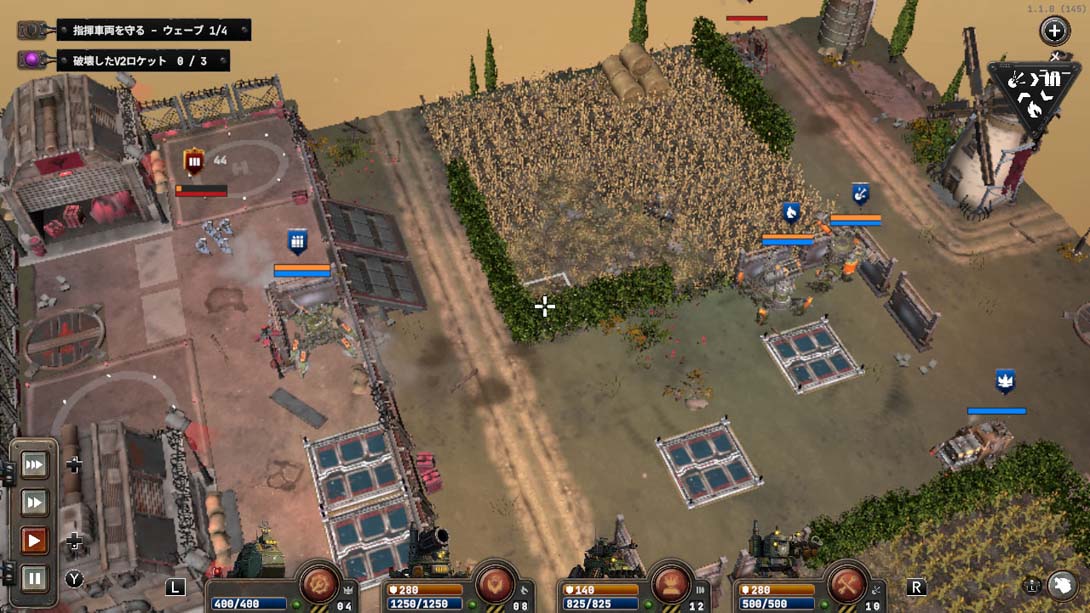This screenshot has height=613, width=1090.
Task: Select the unit with the blue grid shield marker
Action: click(x=297, y=241)
